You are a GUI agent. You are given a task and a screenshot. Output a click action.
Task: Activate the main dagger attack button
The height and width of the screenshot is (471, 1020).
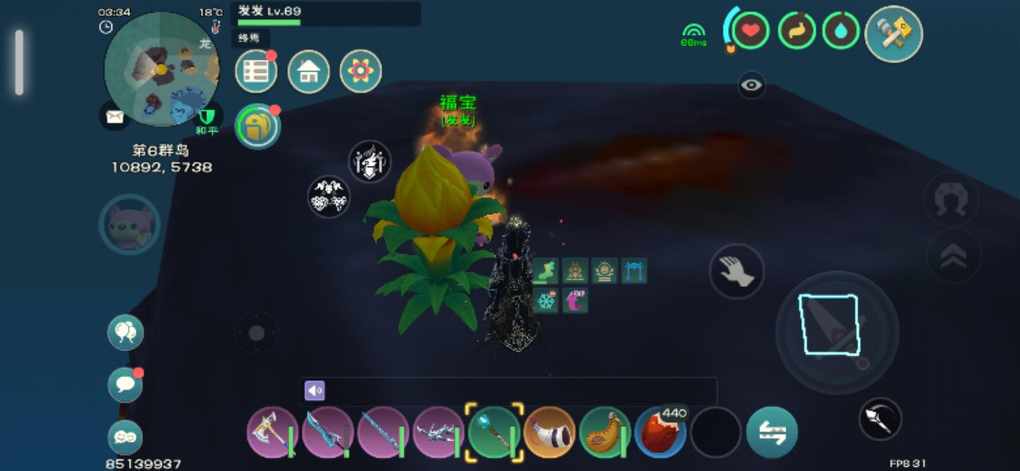click(829, 327)
